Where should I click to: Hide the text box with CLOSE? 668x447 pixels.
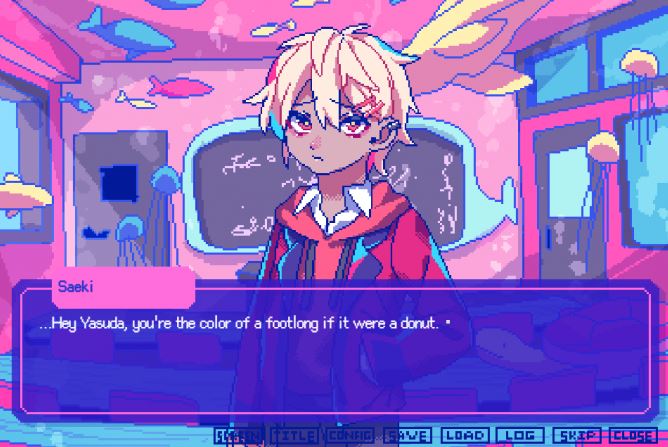click(632, 436)
